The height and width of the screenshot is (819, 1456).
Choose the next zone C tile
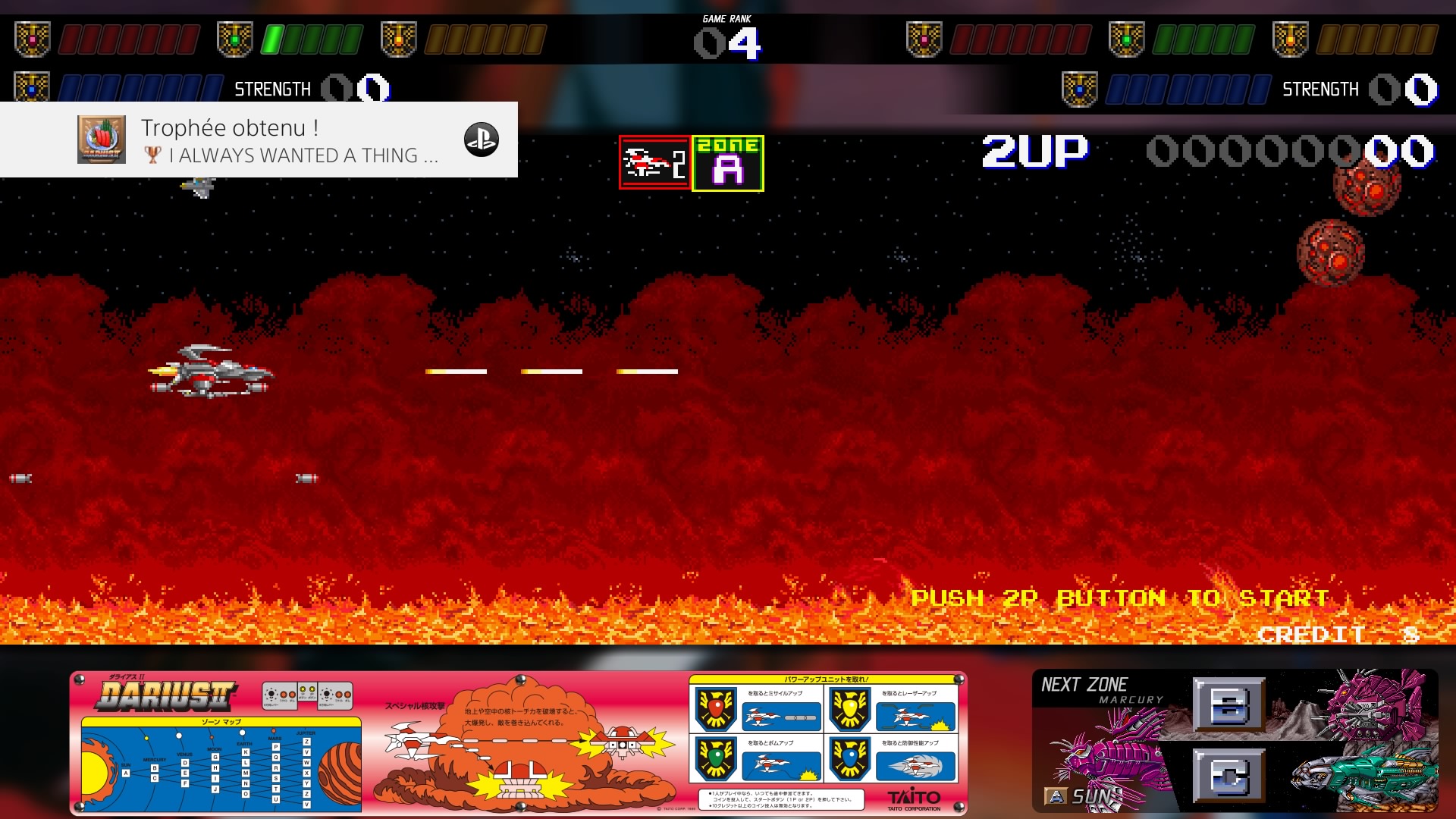[1228, 776]
